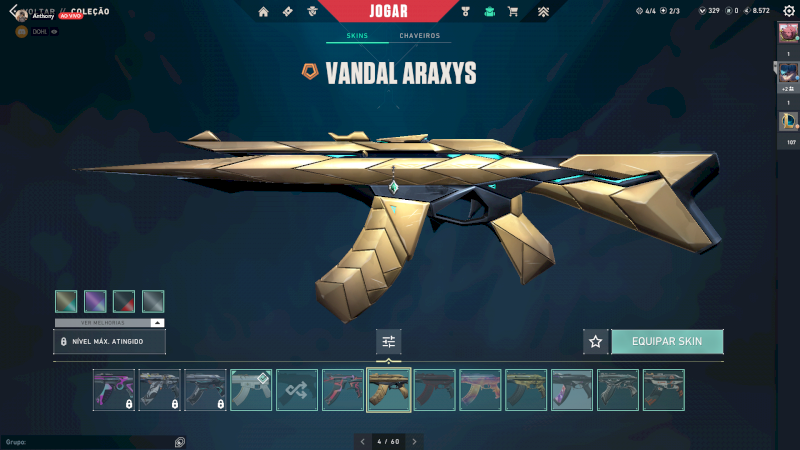This screenshot has height=450, width=800.
Task: Go to the previous skin page arrow
Action: pyautogui.click(x=362, y=441)
